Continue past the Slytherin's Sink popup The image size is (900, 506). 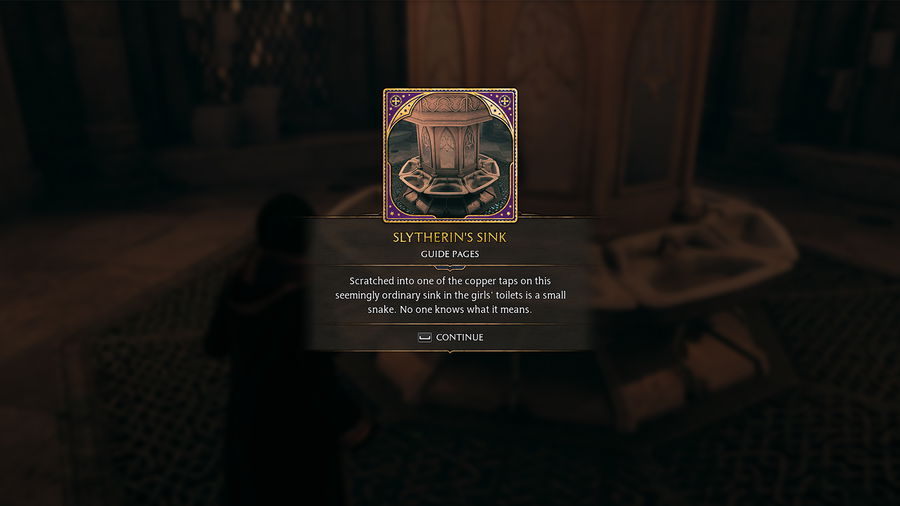(451, 338)
